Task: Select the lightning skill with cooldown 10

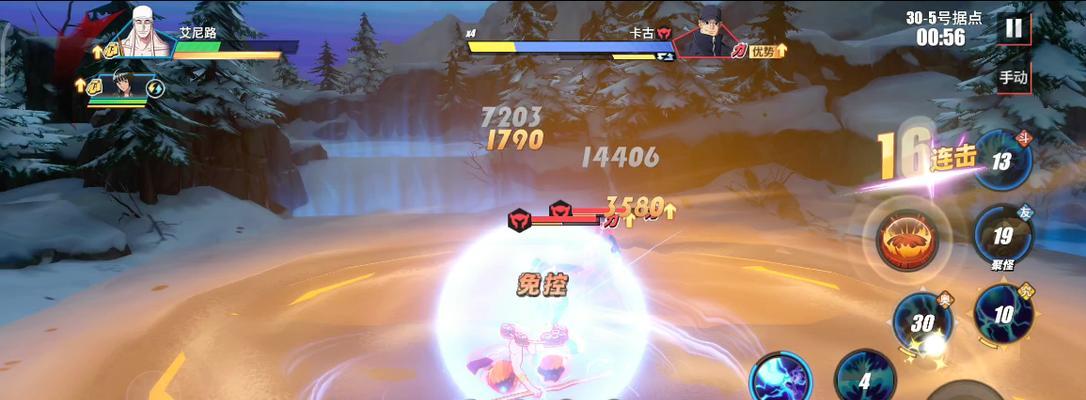Action: tap(1003, 314)
